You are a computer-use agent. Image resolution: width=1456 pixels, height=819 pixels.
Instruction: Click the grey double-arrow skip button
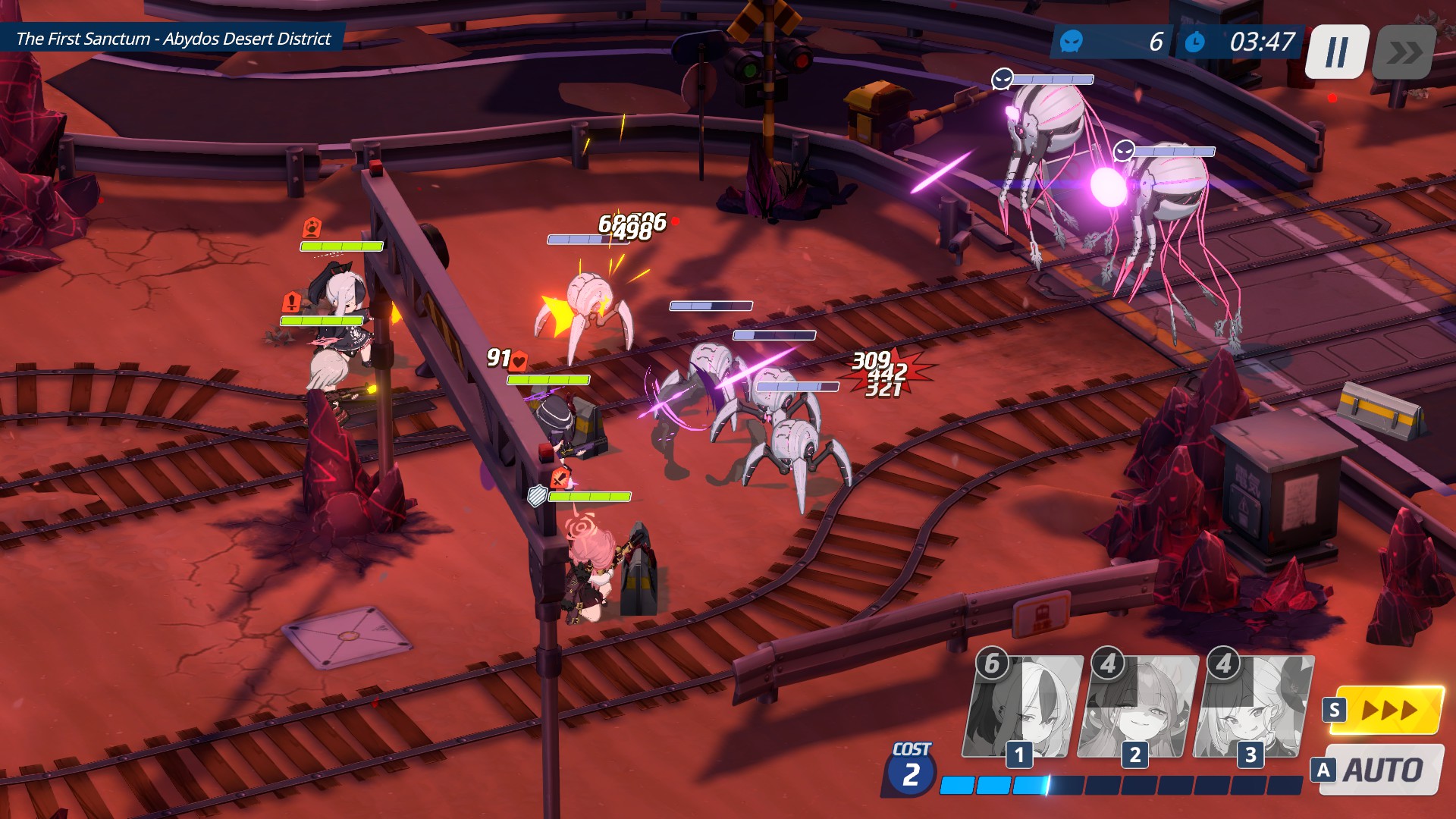(x=1404, y=52)
